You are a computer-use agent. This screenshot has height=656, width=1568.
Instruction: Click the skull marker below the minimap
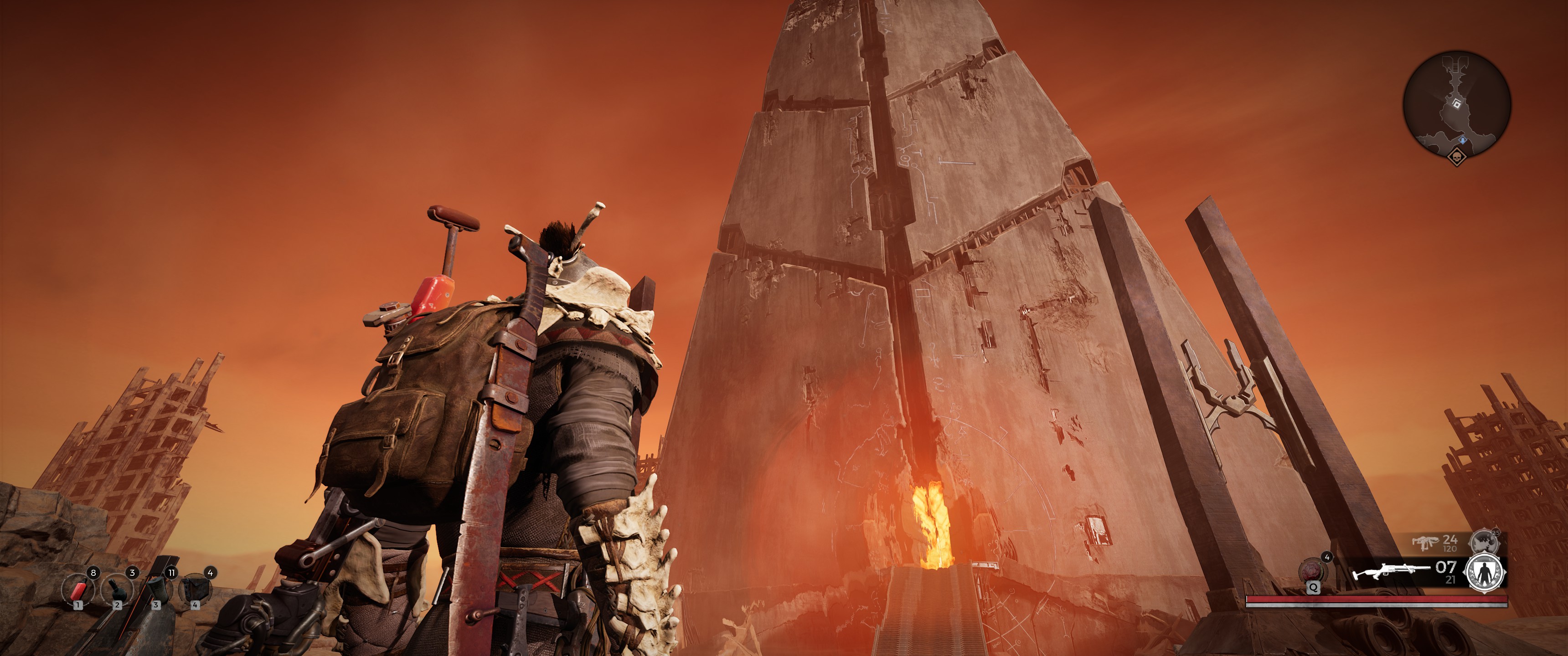1457,158
